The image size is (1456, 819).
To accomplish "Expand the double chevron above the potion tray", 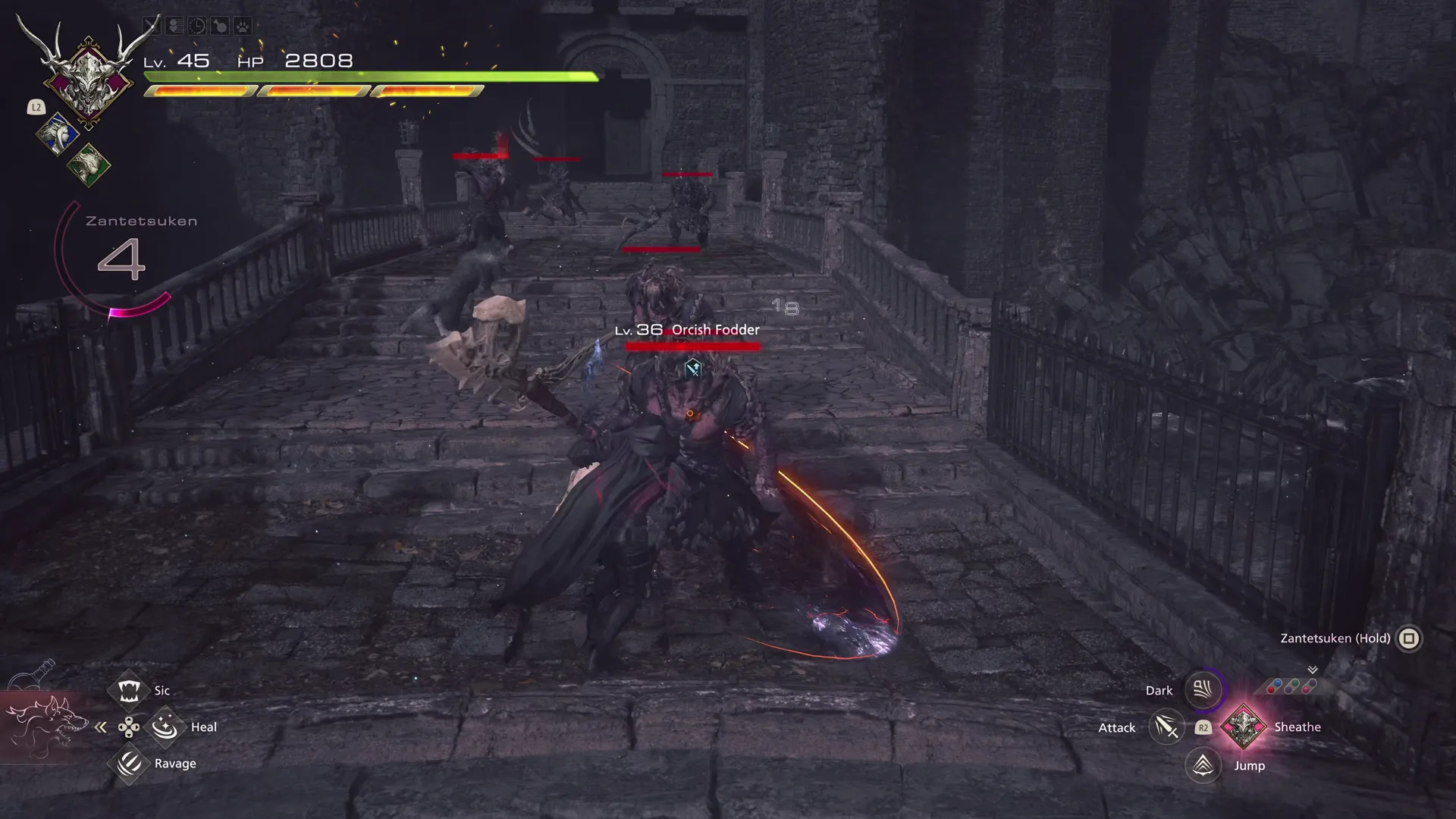I will pyautogui.click(x=1311, y=670).
